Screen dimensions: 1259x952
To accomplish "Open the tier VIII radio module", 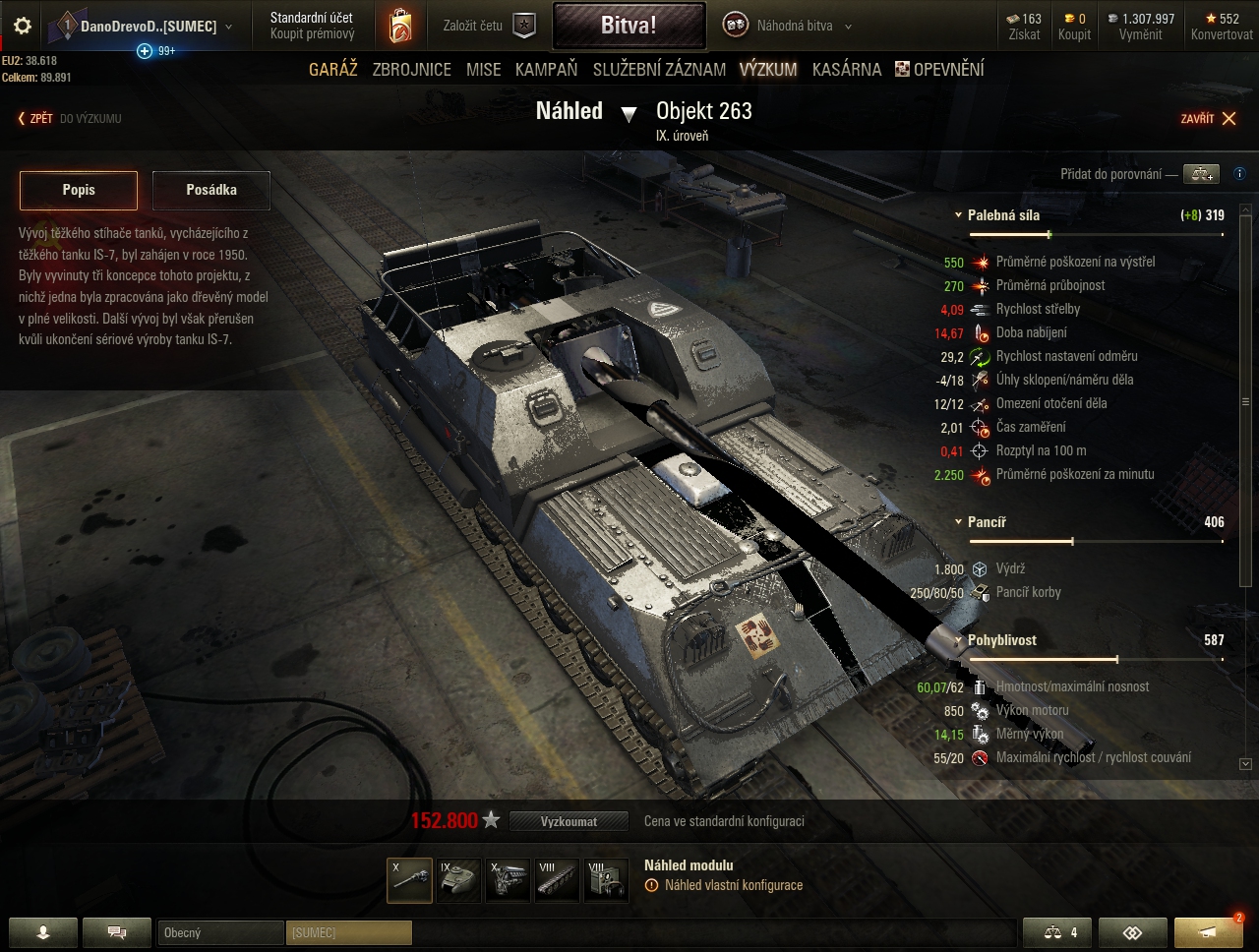I will click(606, 878).
